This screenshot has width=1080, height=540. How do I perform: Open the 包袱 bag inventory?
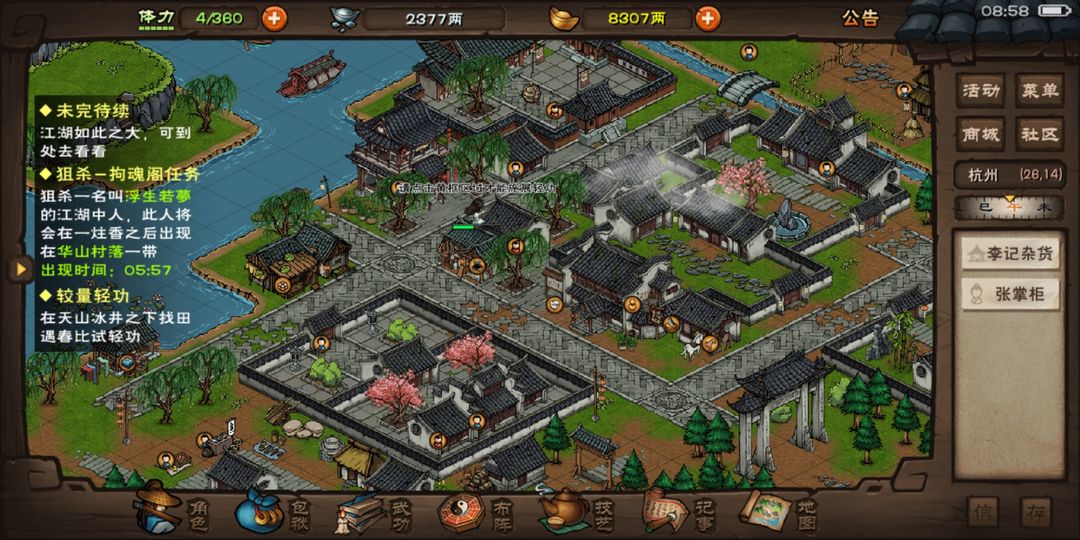pyautogui.click(x=270, y=512)
